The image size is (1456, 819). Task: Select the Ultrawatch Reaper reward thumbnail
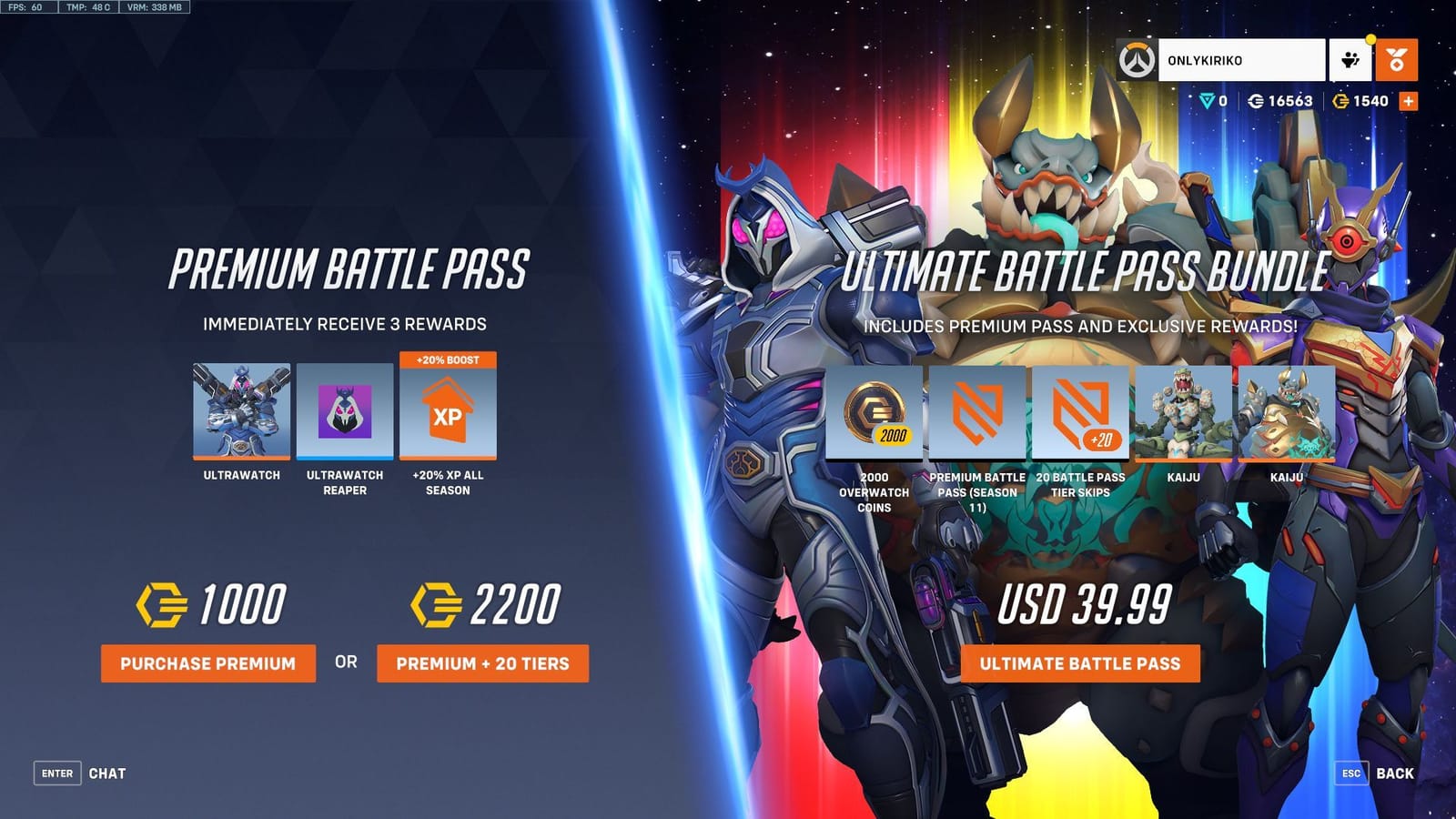[x=347, y=411]
